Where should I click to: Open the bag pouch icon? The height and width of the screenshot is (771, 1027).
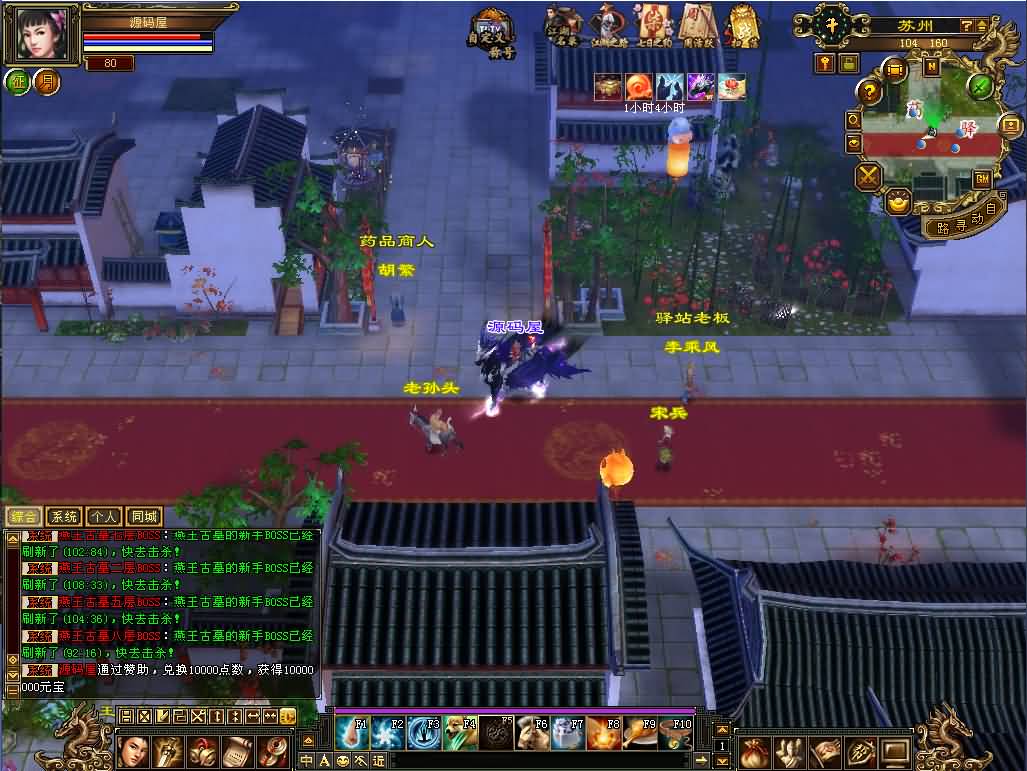click(x=757, y=751)
